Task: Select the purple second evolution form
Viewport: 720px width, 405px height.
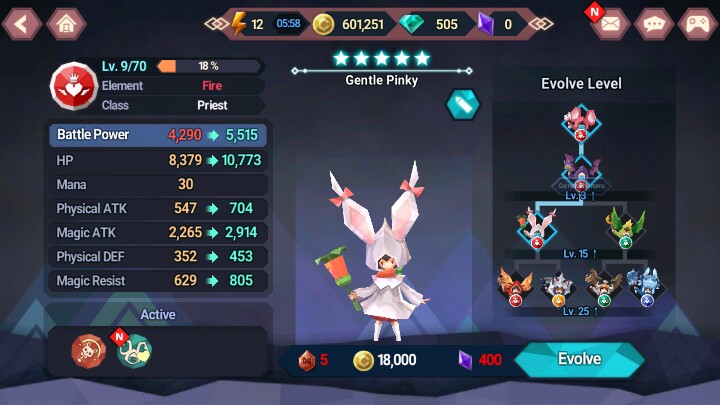Action: pyautogui.click(x=581, y=172)
